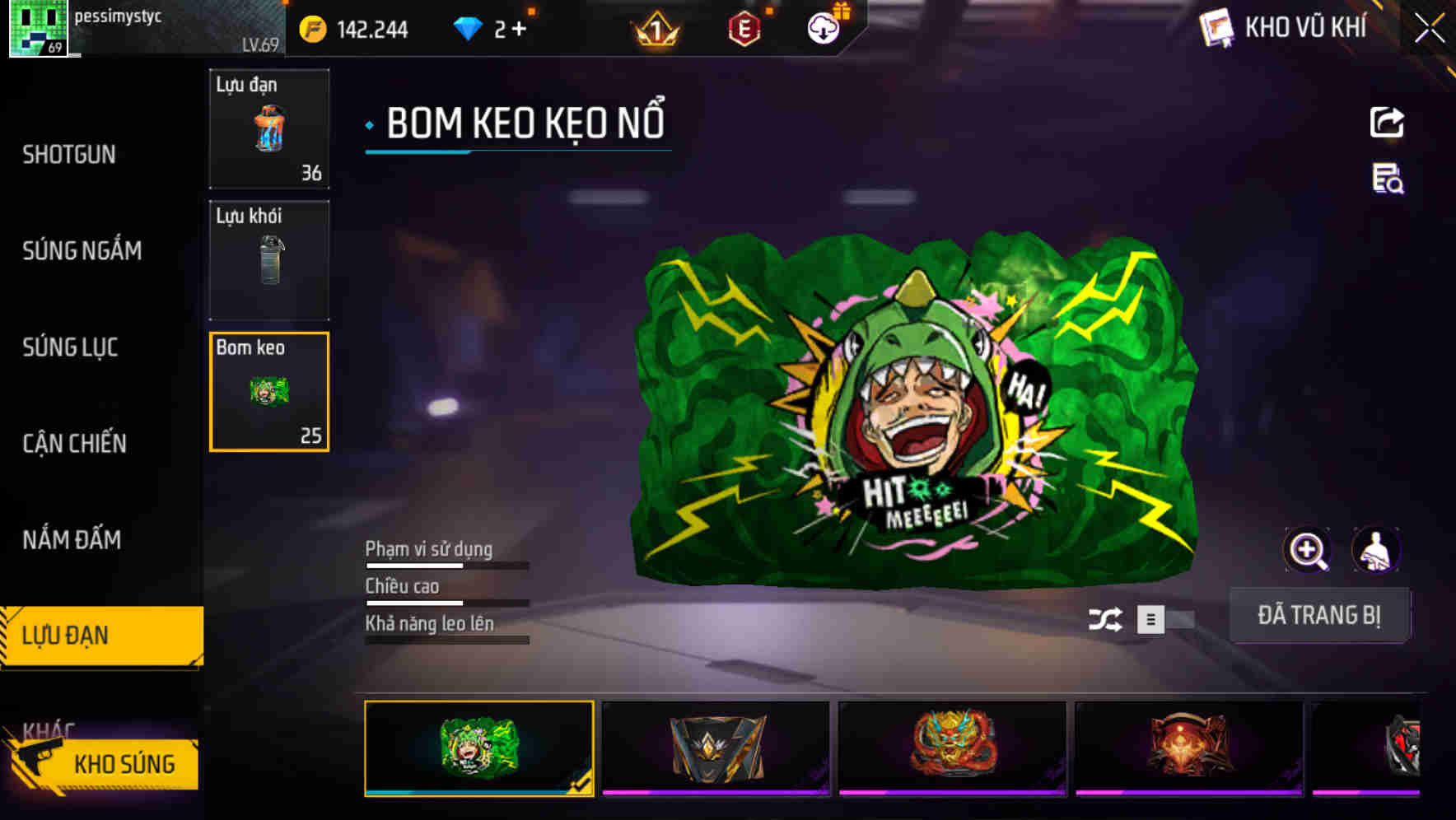
Task: Open the share icon near BOM KEO KẸO NỔ
Action: (1388, 122)
